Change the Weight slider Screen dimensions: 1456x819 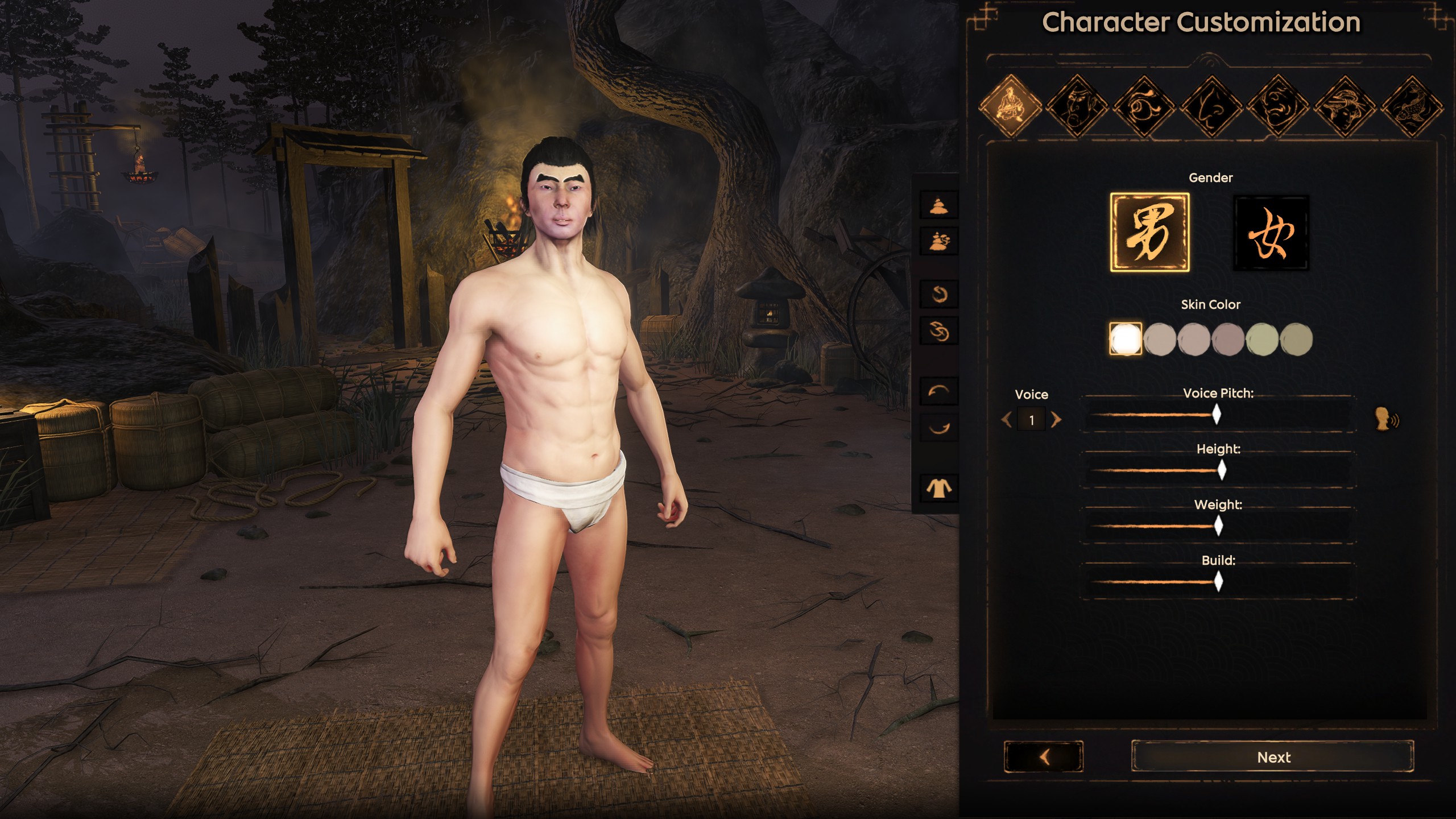coord(1218,526)
